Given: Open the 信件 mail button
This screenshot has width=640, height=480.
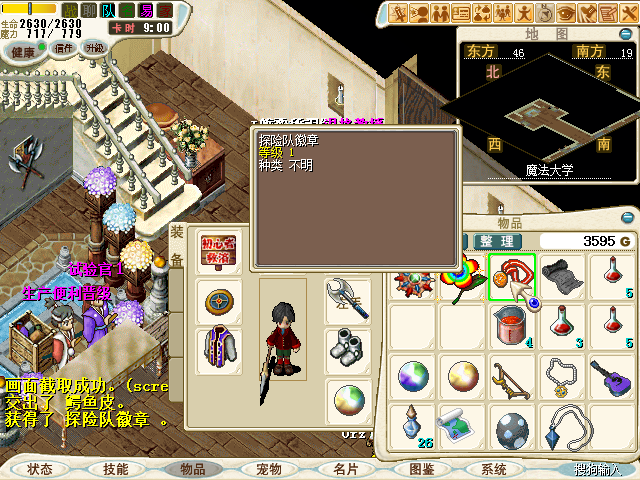Looking at the screenshot, I should coord(65,48).
